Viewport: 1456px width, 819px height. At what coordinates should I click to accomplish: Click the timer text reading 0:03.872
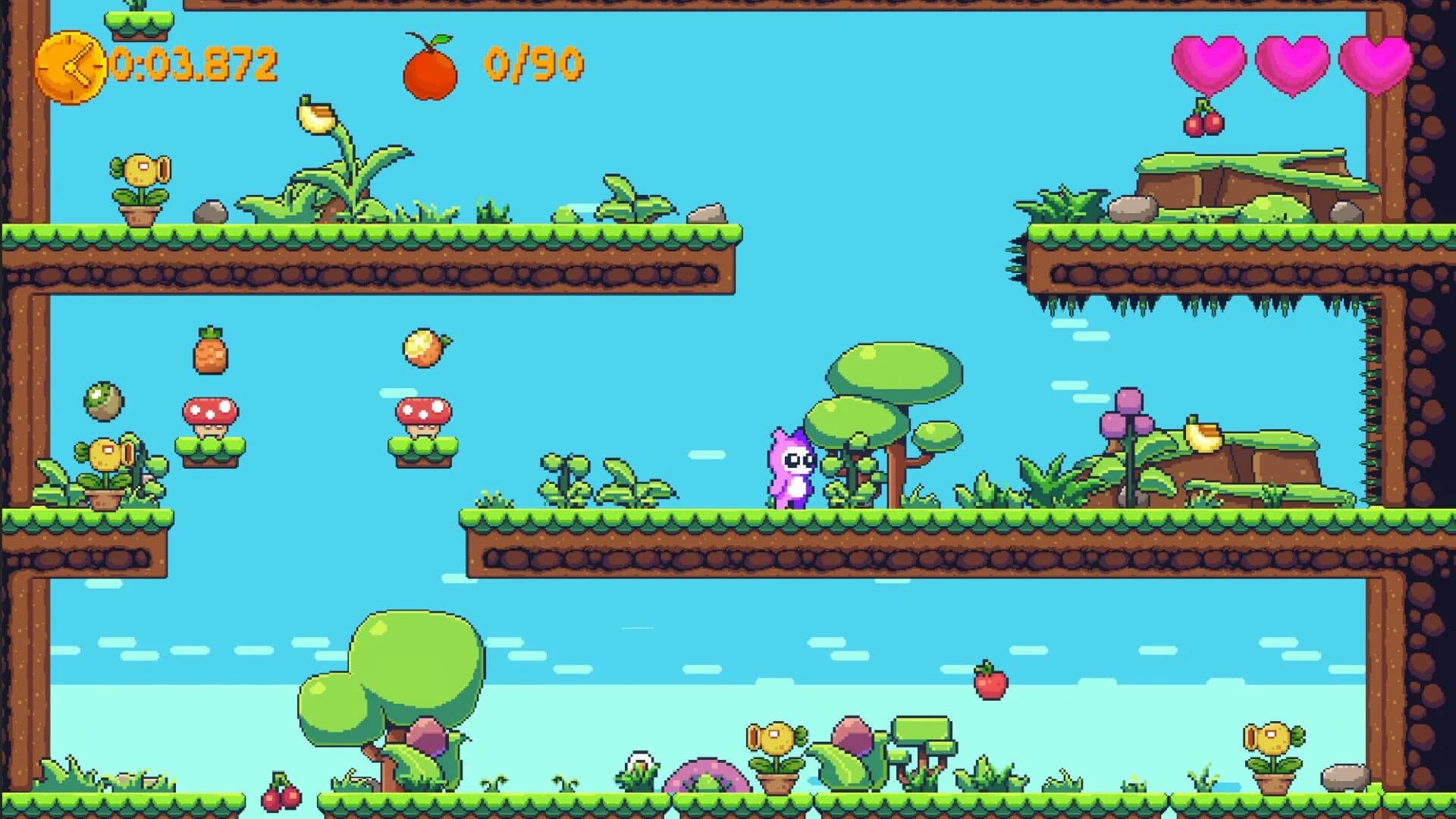[193, 64]
